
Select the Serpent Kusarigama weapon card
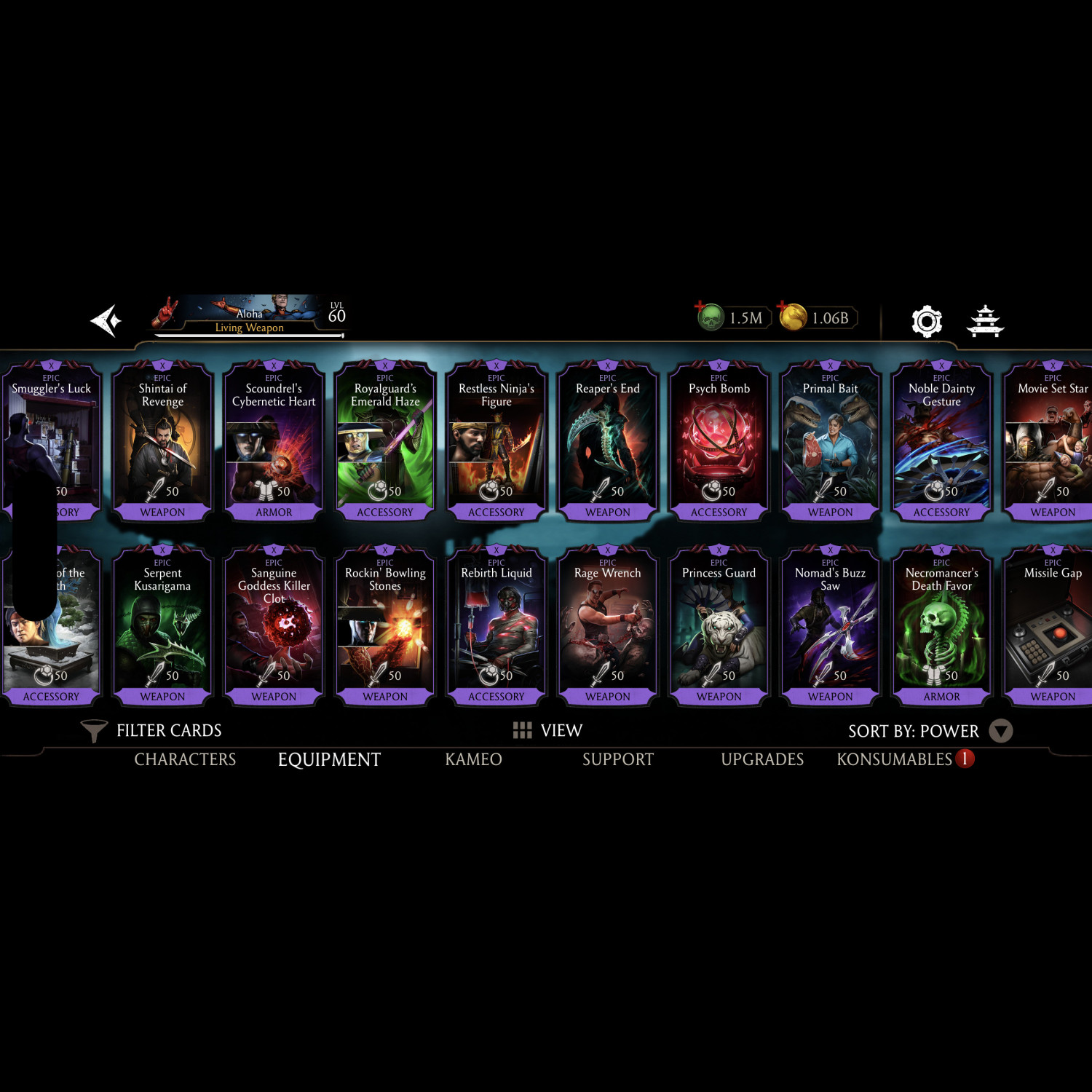click(x=162, y=625)
